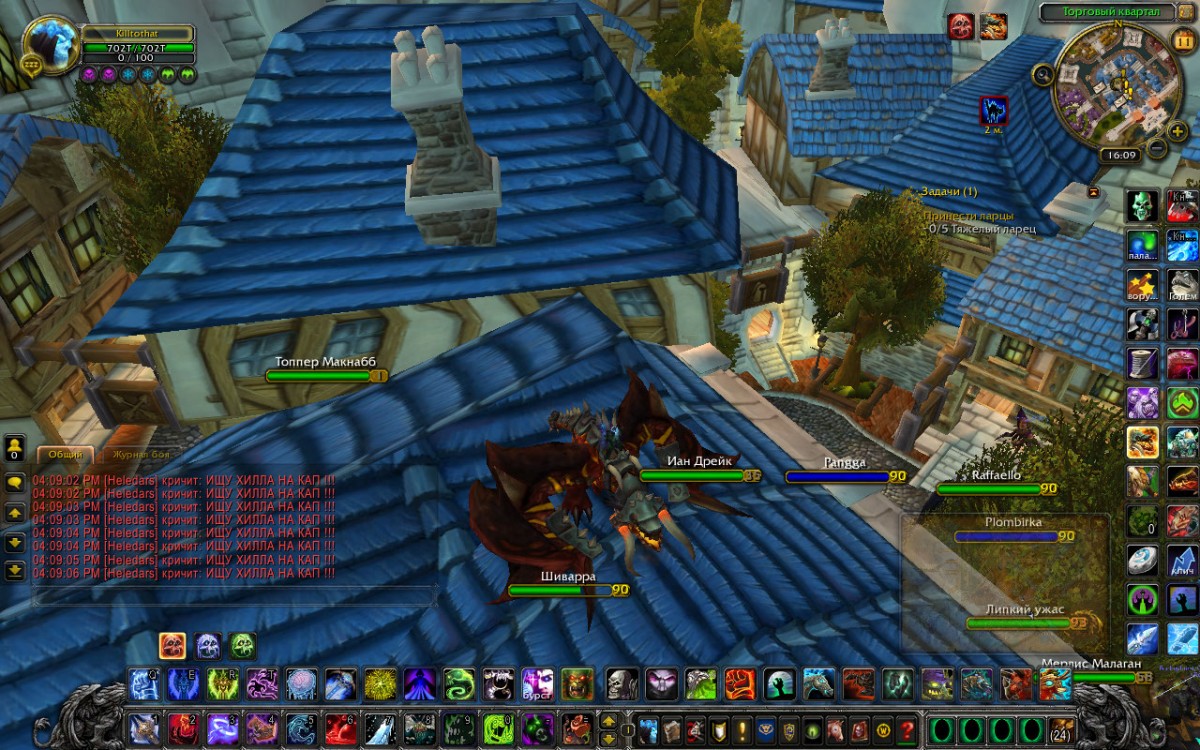Collapse the Задачи quest tracker arrow
Viewport: 1200px width, 750px height.
point(1092,191)
